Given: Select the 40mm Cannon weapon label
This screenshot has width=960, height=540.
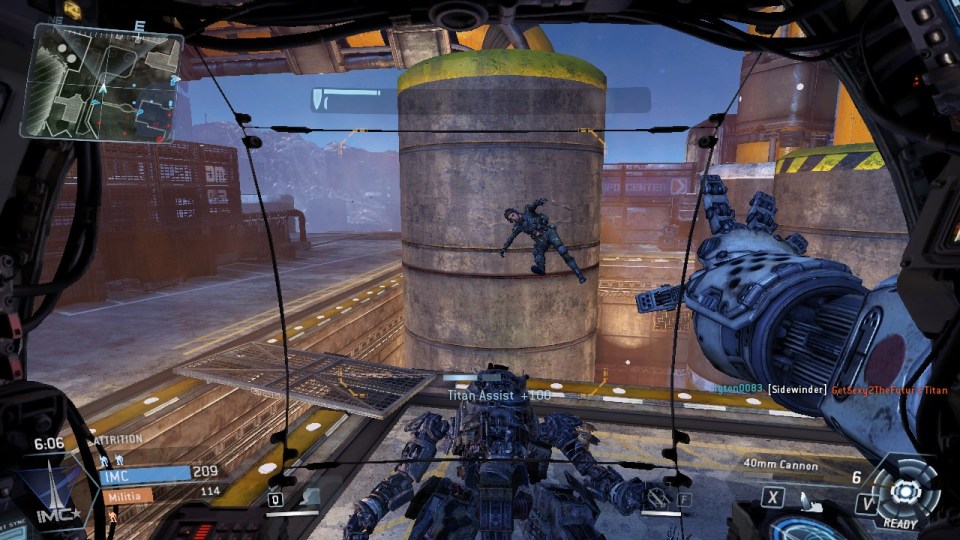Looking at the screenshot, I should 782,465.
